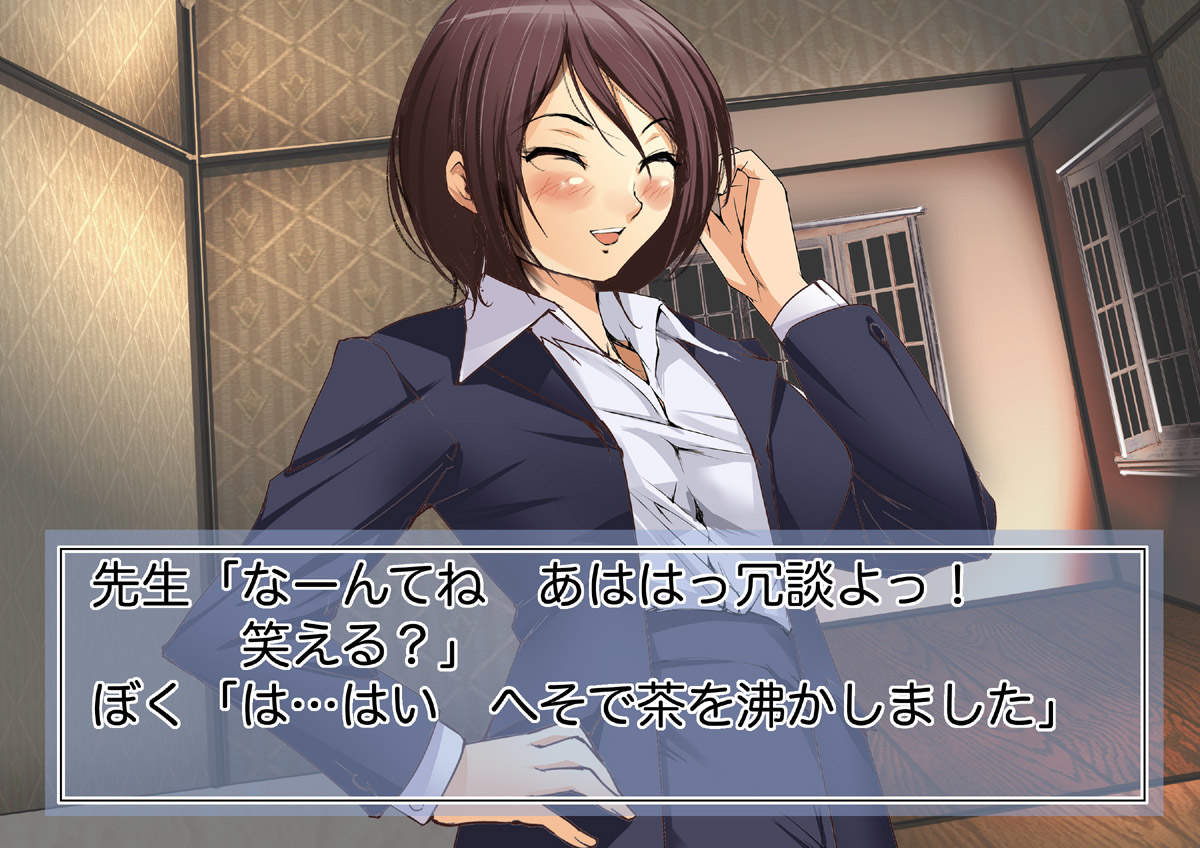Click the dialogue text box to continue
1200x848 pixels.
(x=600, y=672)
